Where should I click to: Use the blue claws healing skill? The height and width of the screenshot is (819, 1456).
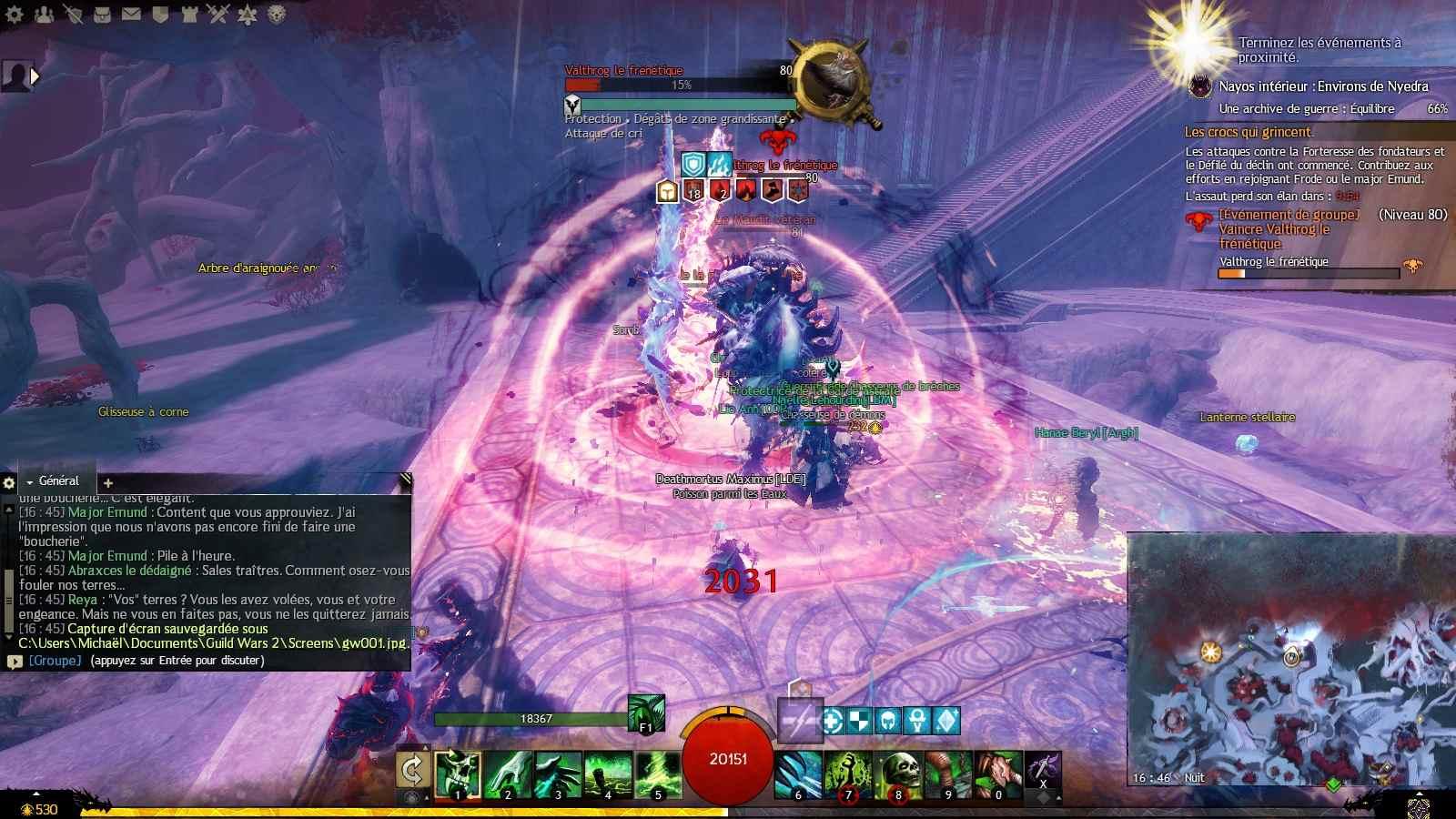pyautogui.click(x=798, y=774)
